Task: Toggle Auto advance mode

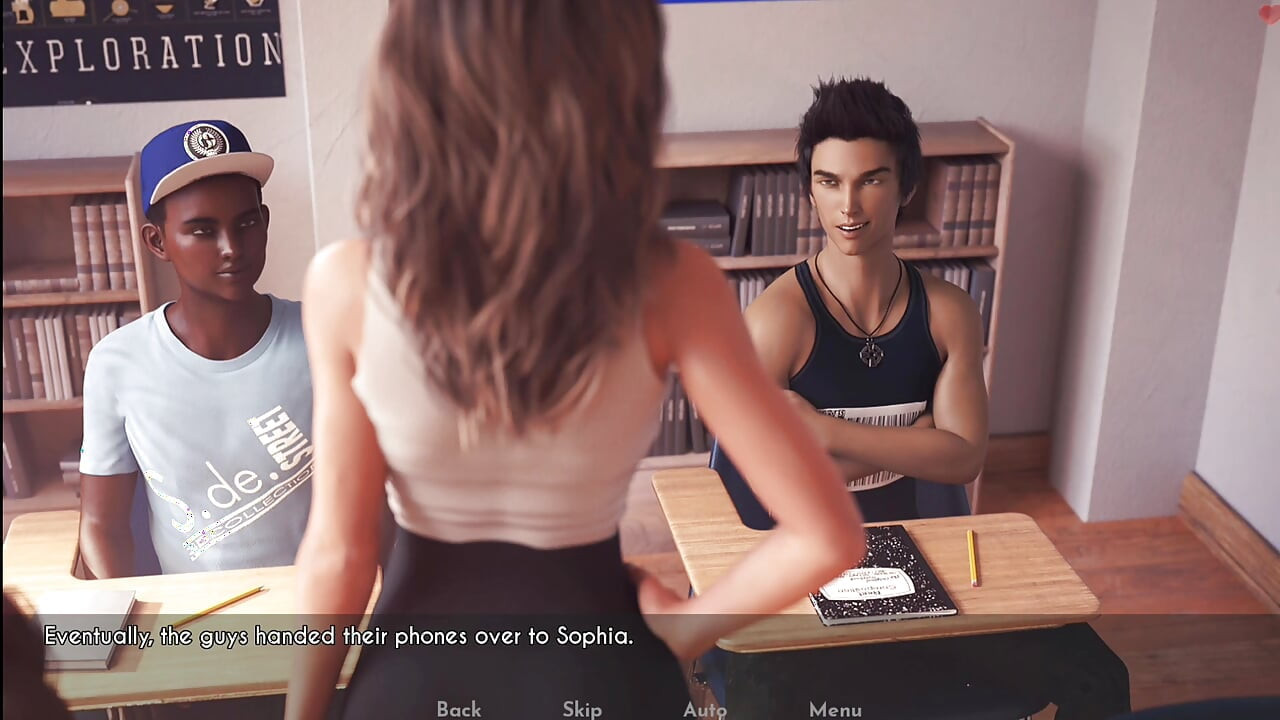Action: 704,709
